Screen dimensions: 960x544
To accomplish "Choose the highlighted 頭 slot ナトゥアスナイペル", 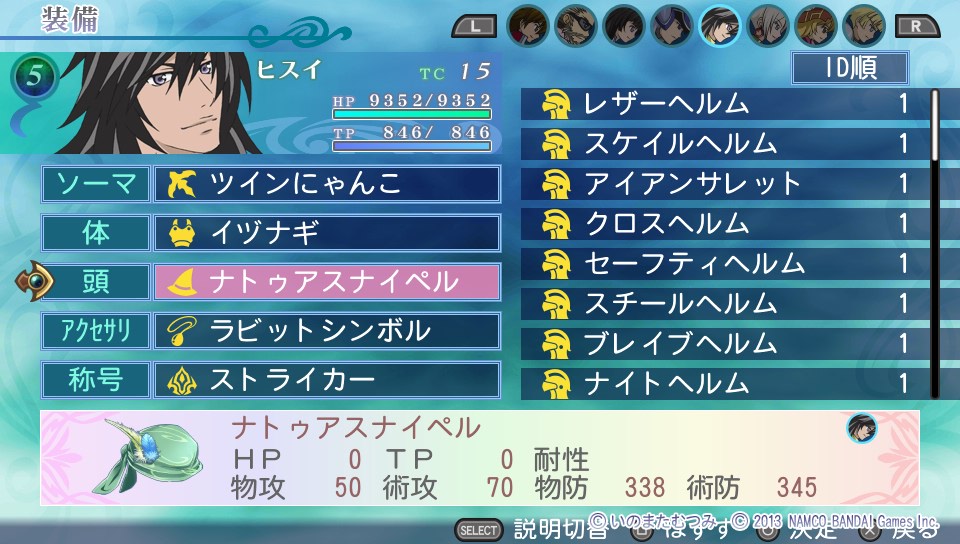I will pyautogui.click(x=327, y=282).
